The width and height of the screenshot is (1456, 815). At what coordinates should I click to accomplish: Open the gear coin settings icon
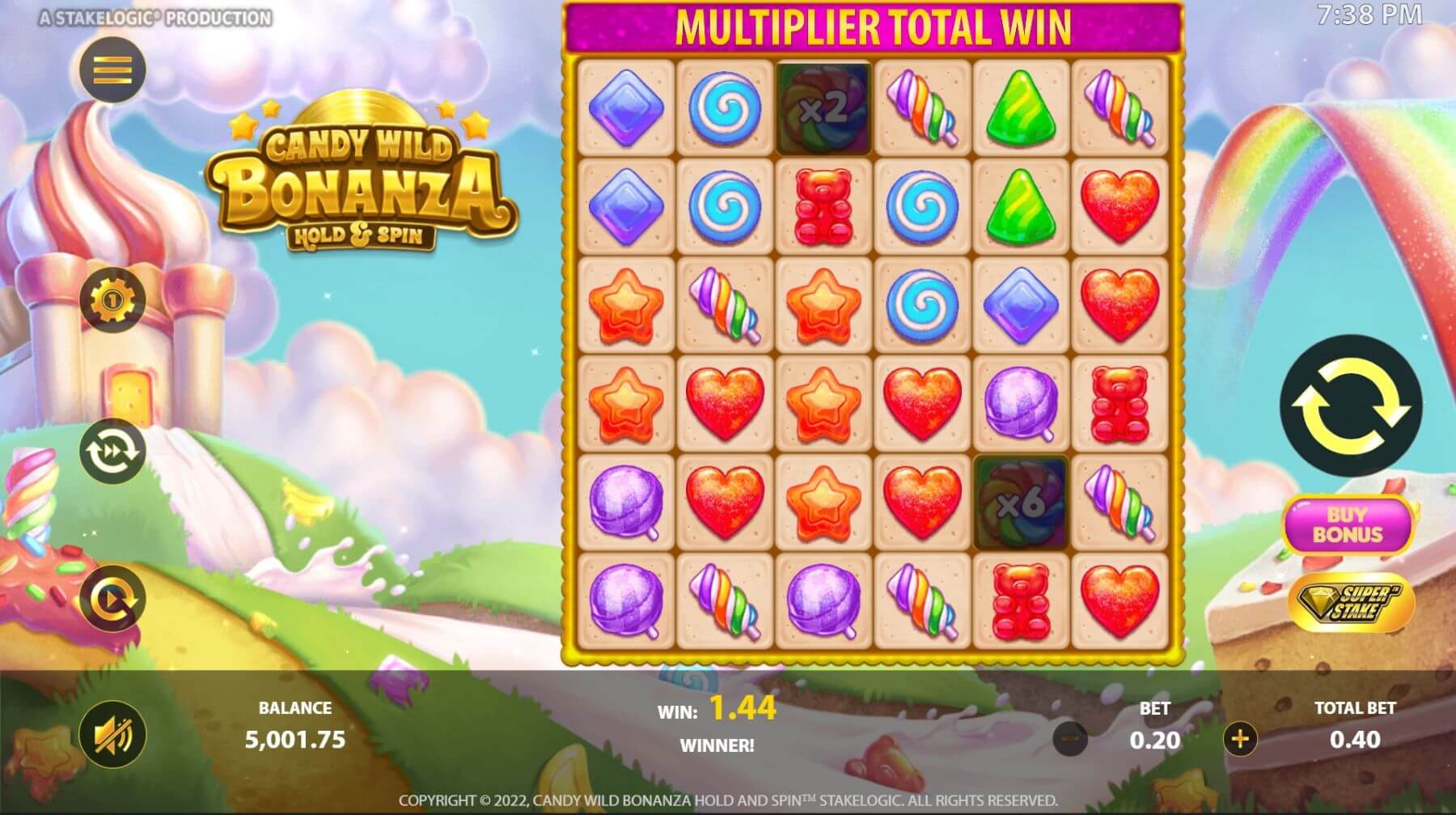point(112,300)
